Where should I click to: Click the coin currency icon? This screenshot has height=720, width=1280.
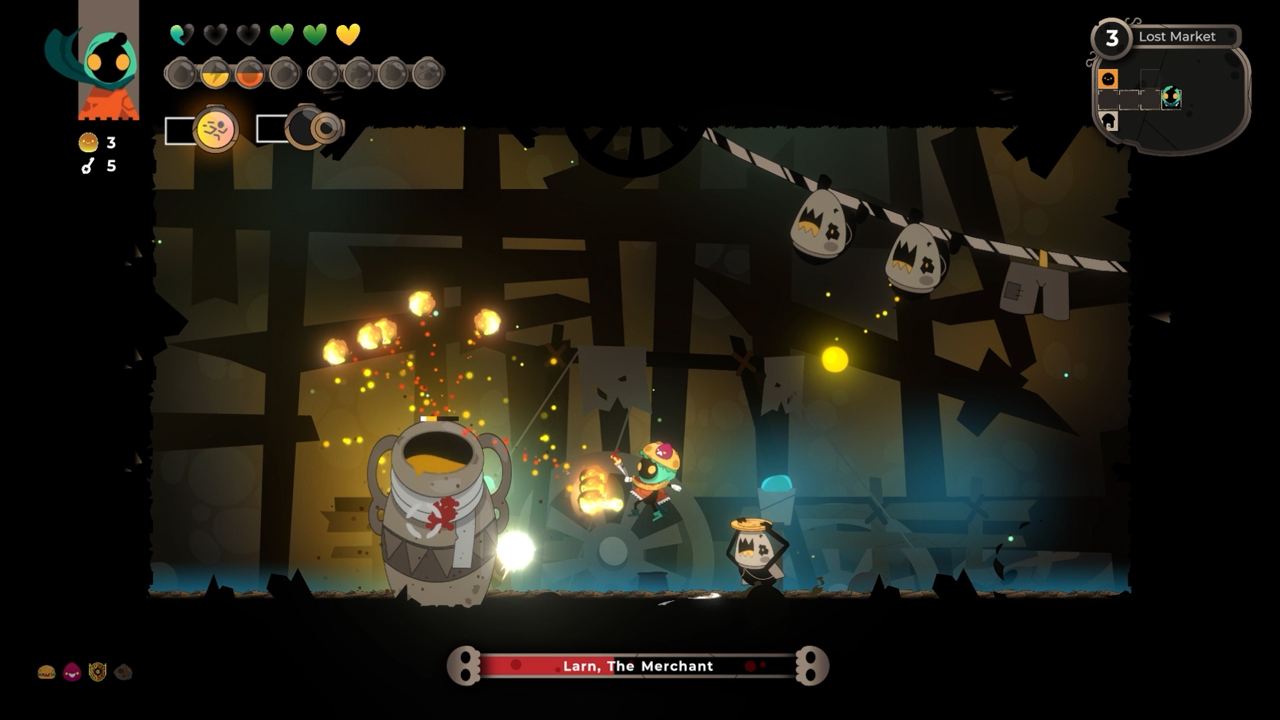coord(88,143)
